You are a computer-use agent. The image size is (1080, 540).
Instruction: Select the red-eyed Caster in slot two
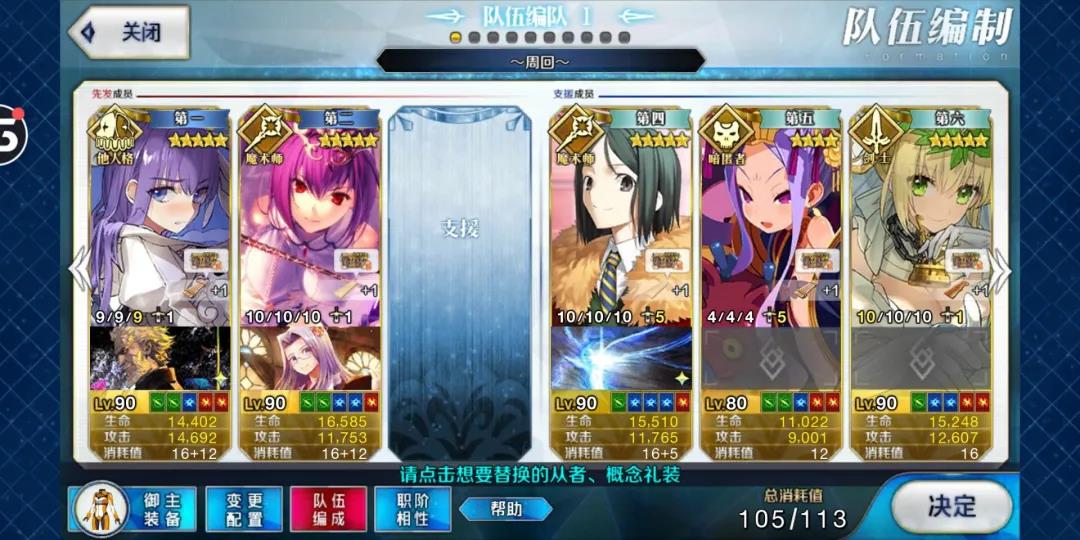(310, 220)
